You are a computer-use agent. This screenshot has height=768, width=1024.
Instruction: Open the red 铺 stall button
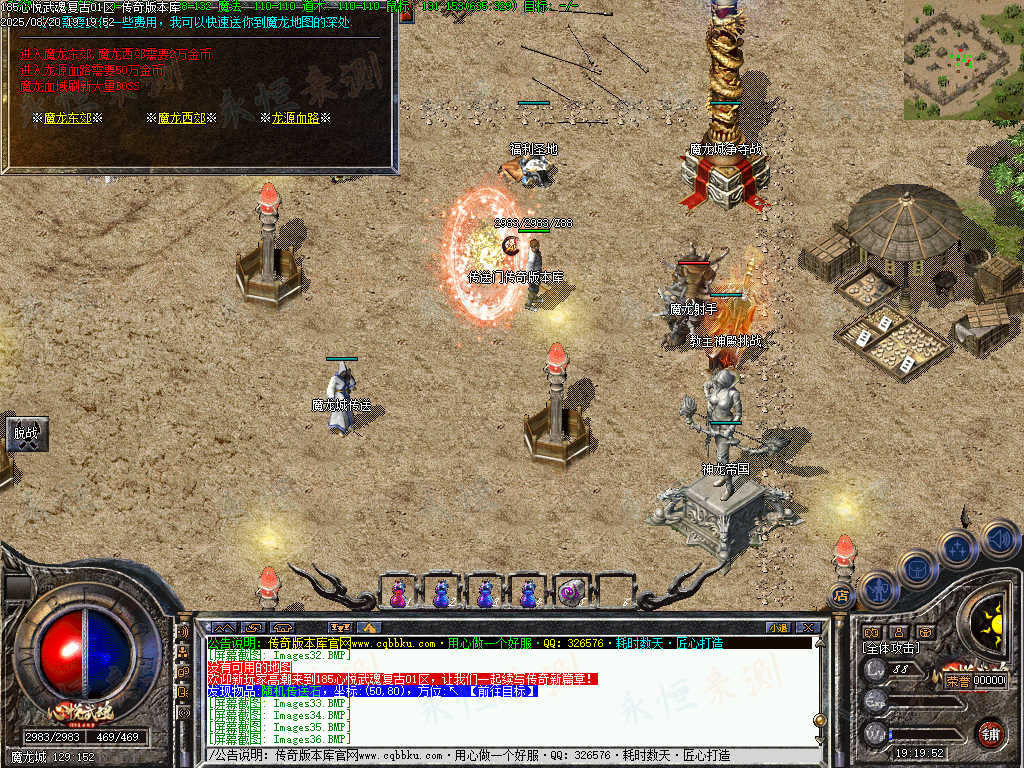point(990,733)
